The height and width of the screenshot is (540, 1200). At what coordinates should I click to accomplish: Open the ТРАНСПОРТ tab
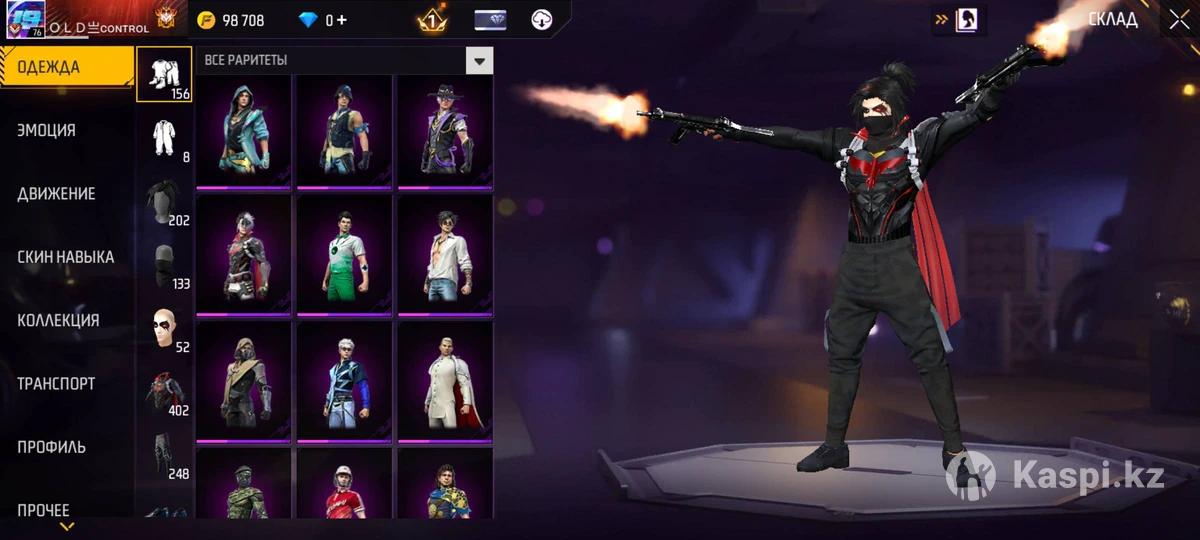click(x=57, y=383)
